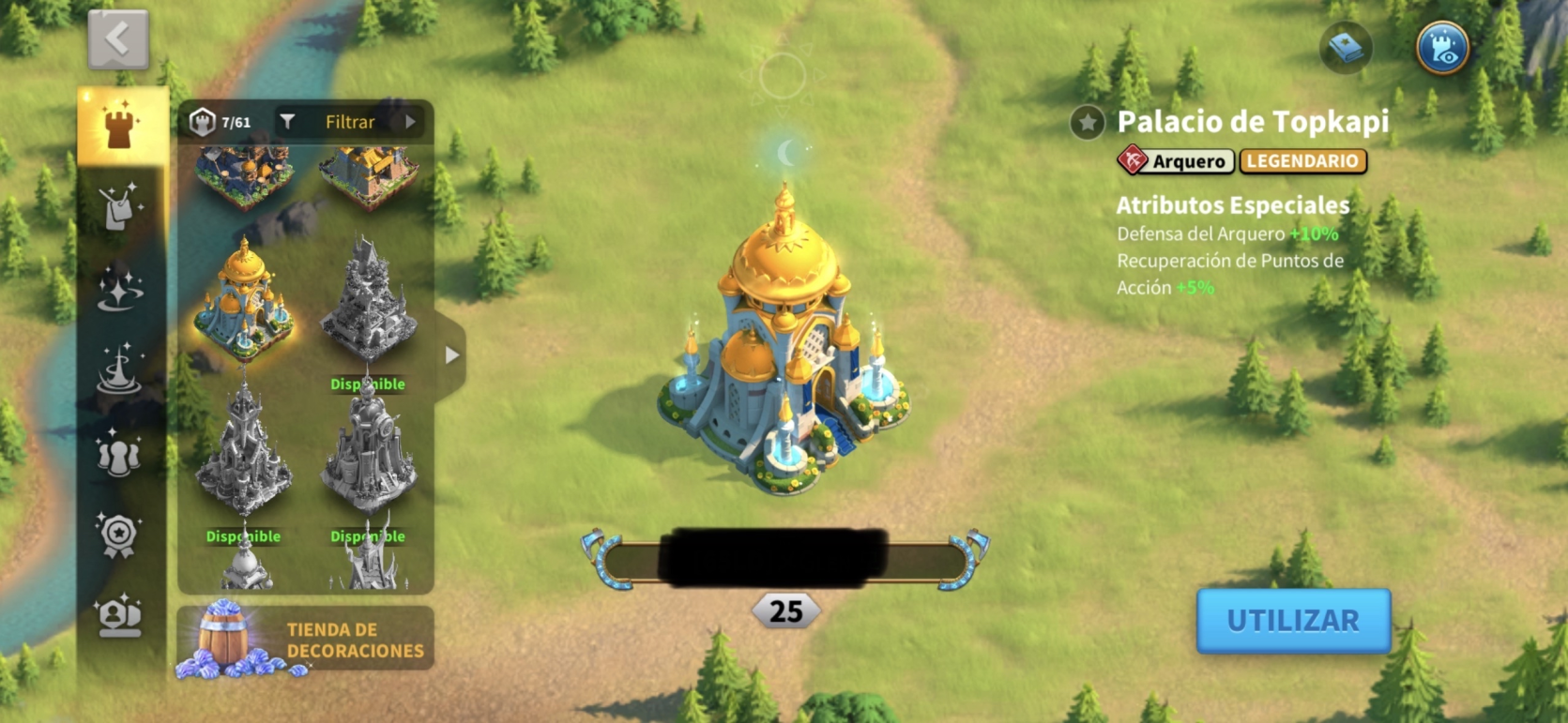Screen dimensions: 1568x723
Task: Go back with the arrow button
Action: pyautogui.click(x=118, y=39)
